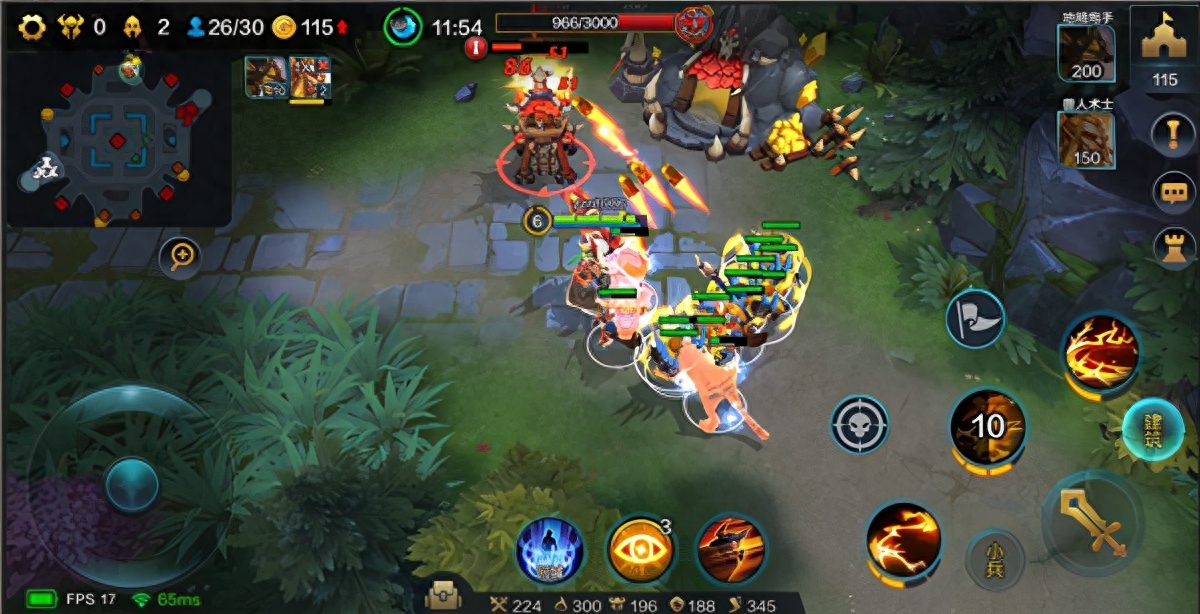1200x614 pixels.
Task: Tap the 小兵 minion target button
Action: [994, 557]
